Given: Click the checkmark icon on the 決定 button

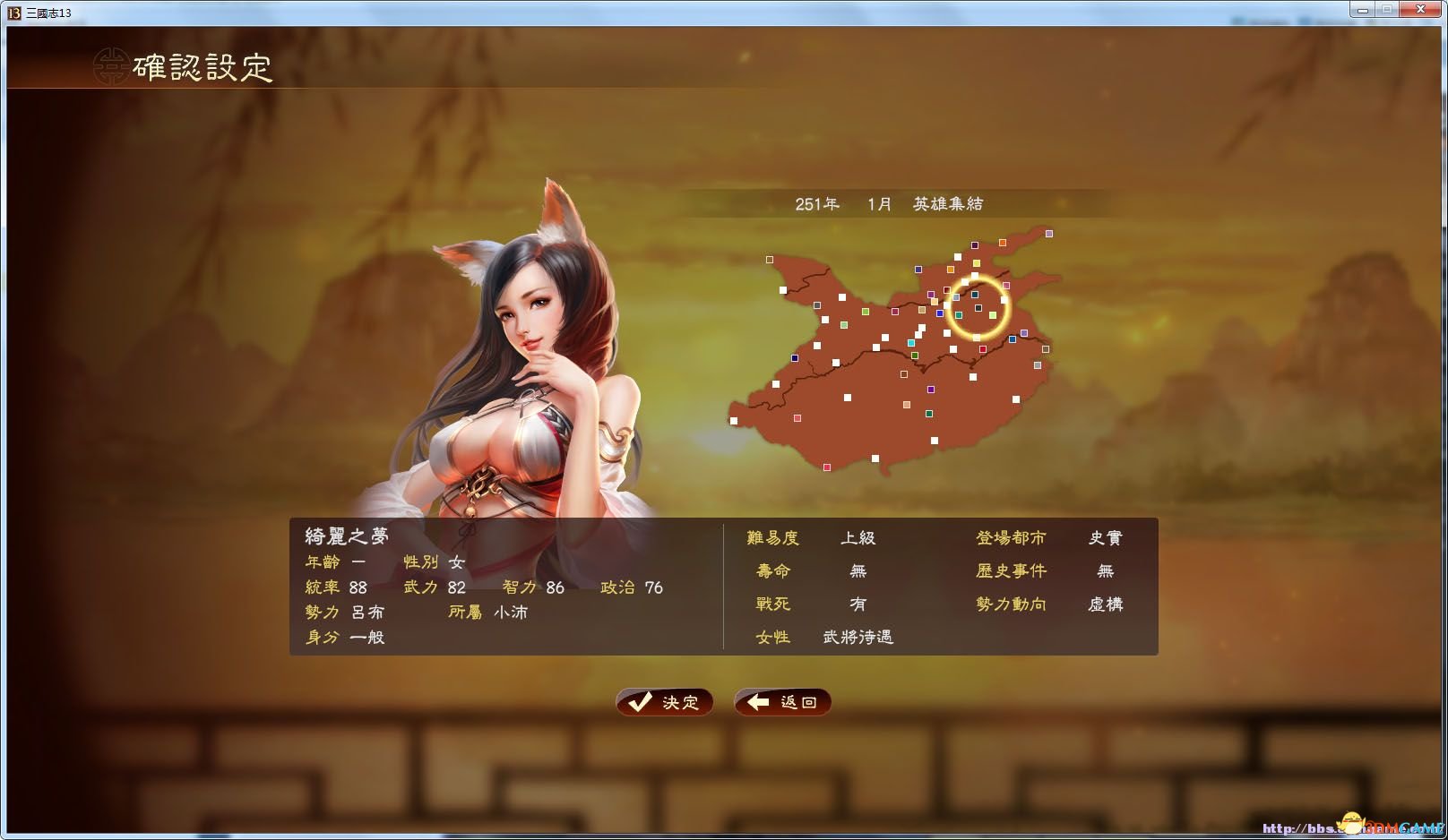Looking at the screenshot, I should (x=640, y=702).
